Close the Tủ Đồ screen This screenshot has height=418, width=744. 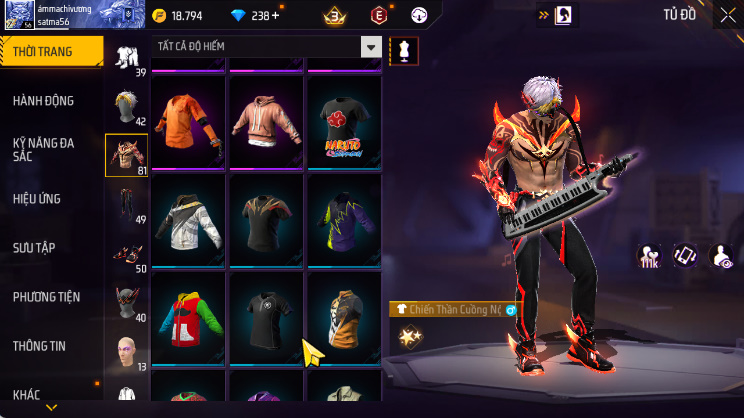[727, 15]
